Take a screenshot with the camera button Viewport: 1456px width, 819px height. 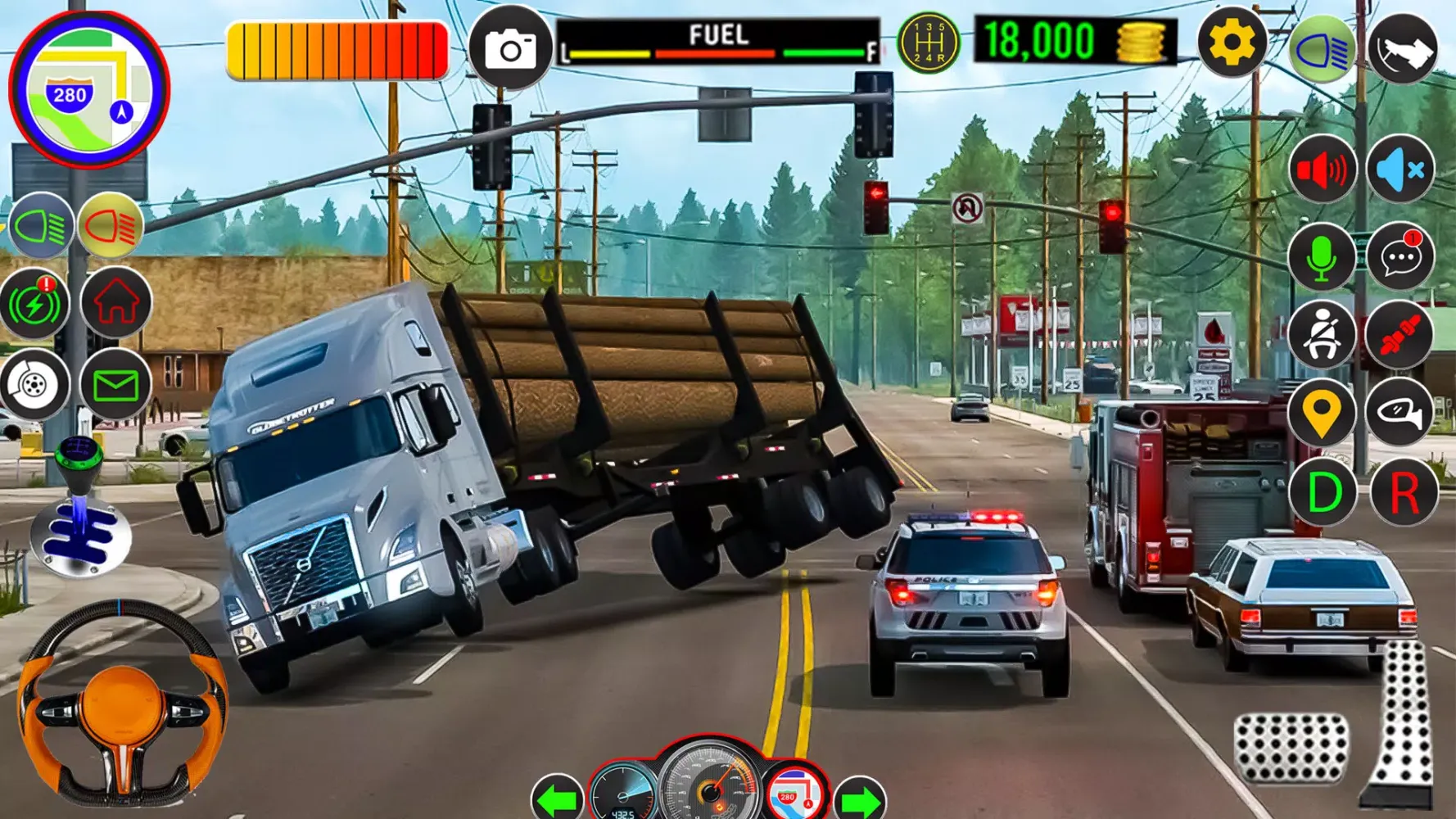(x=510, y=48)
